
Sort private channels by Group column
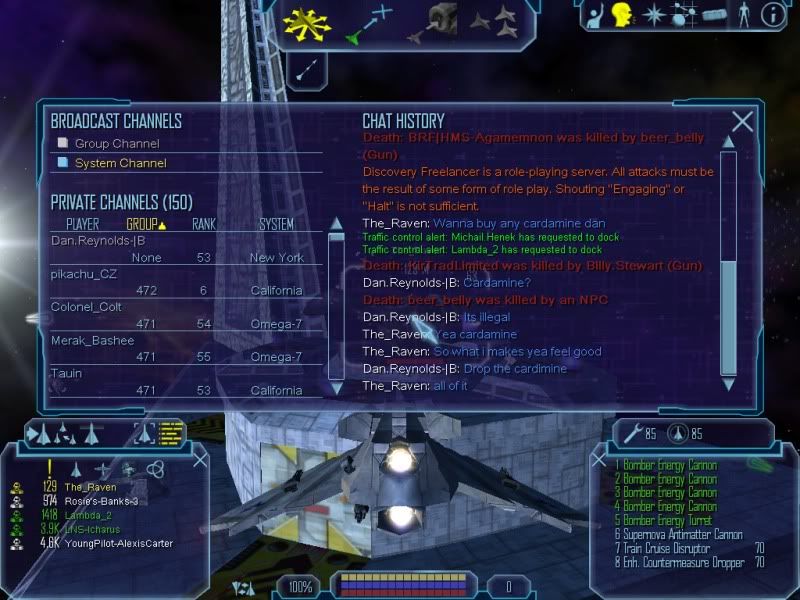[x=145, y=224]
